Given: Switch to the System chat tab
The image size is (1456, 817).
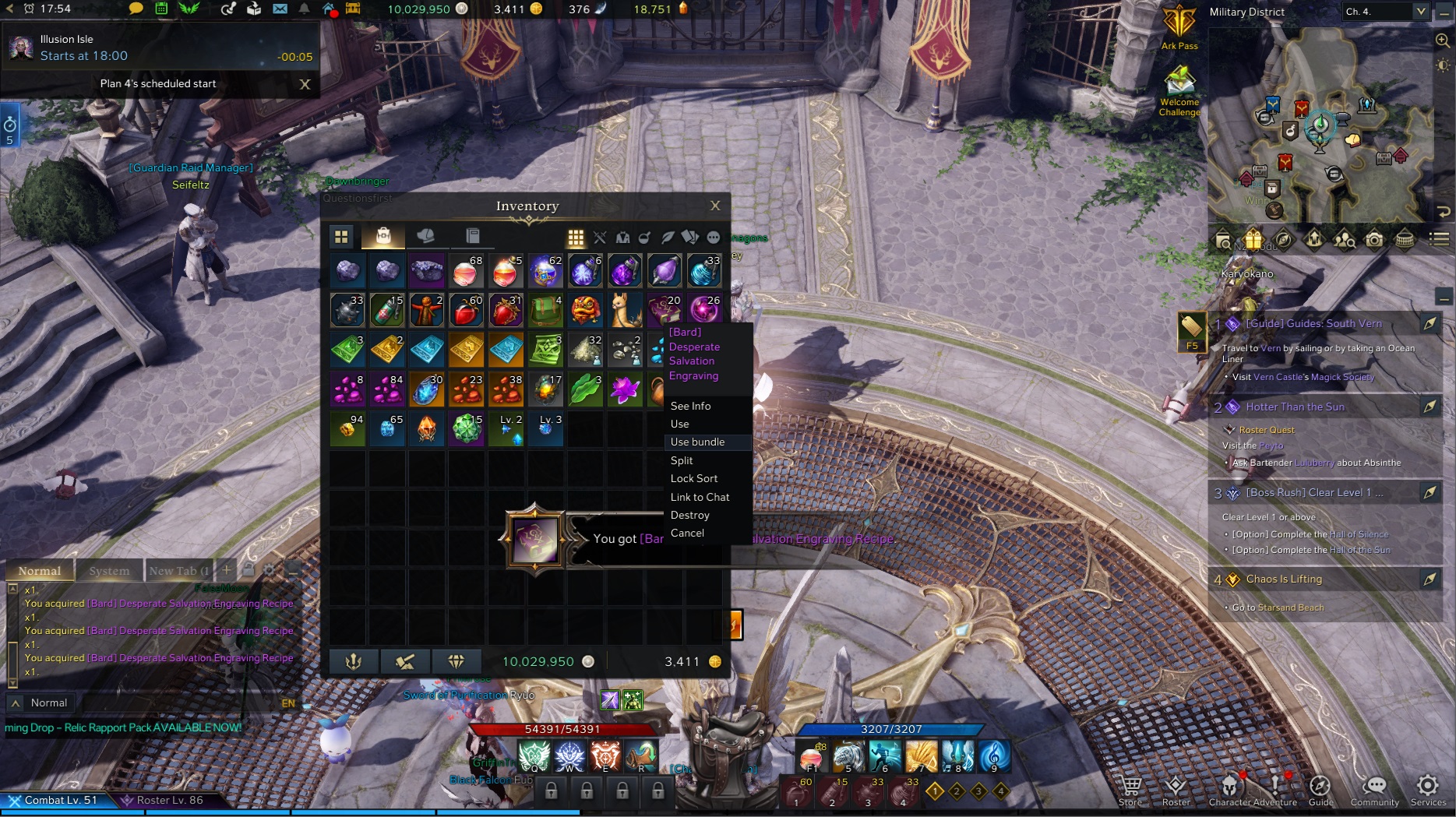Looking at the screenshot, I should 109,571.
